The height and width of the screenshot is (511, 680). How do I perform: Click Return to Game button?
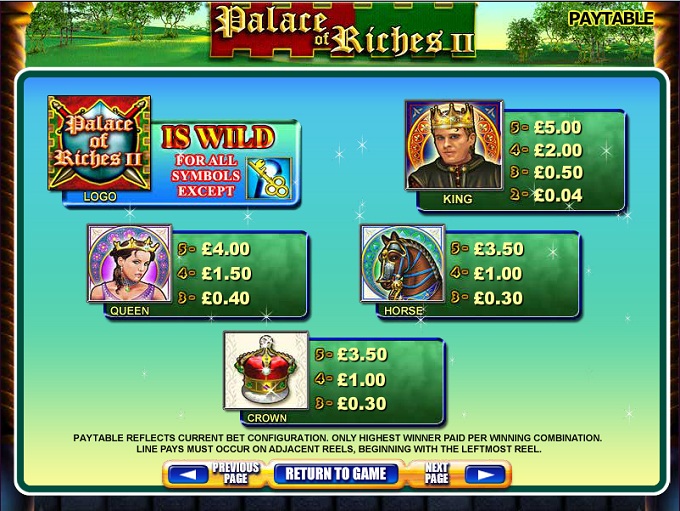pos(335,474)
